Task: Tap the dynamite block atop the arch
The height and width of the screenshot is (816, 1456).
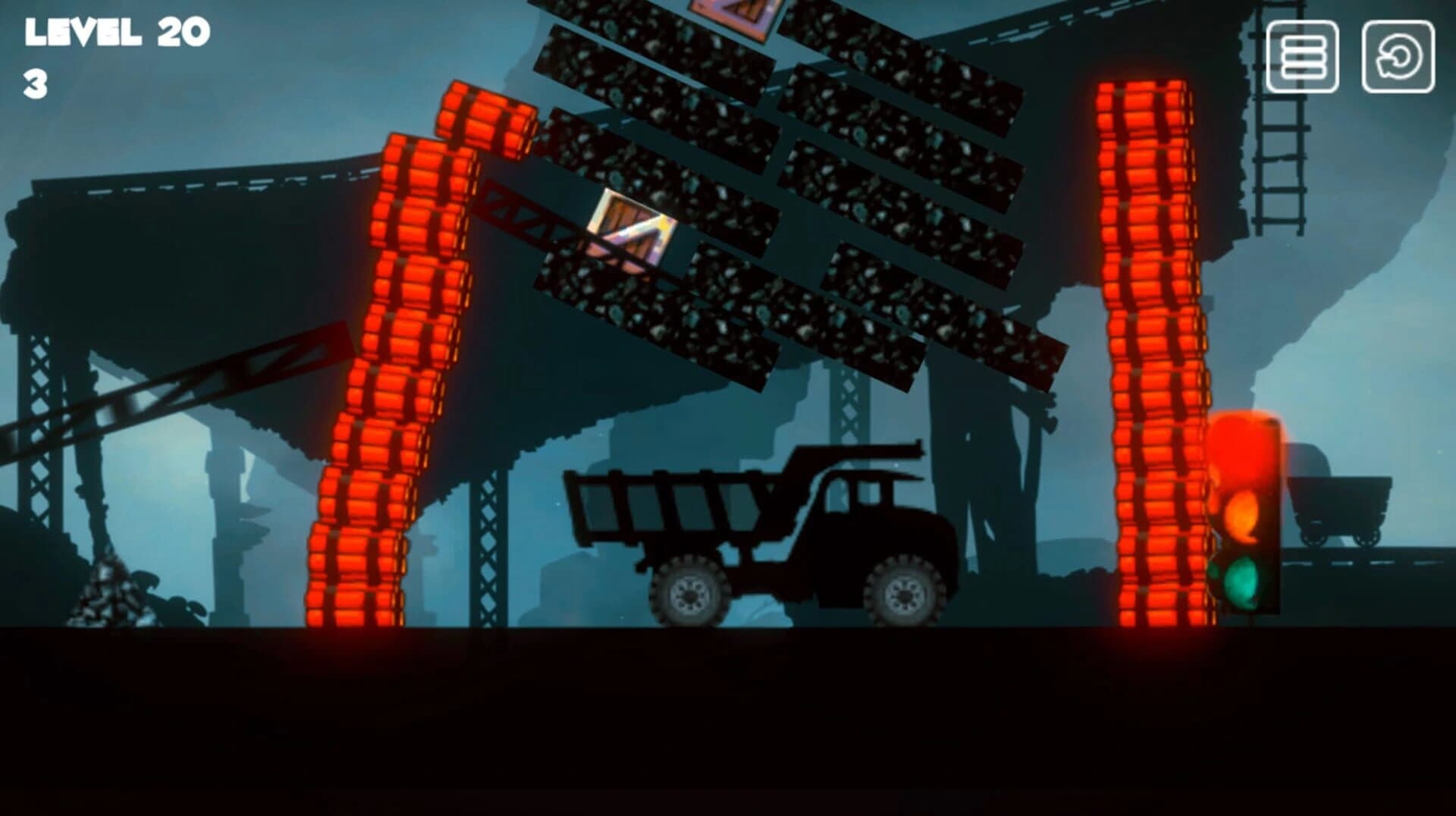Action: 485,121
